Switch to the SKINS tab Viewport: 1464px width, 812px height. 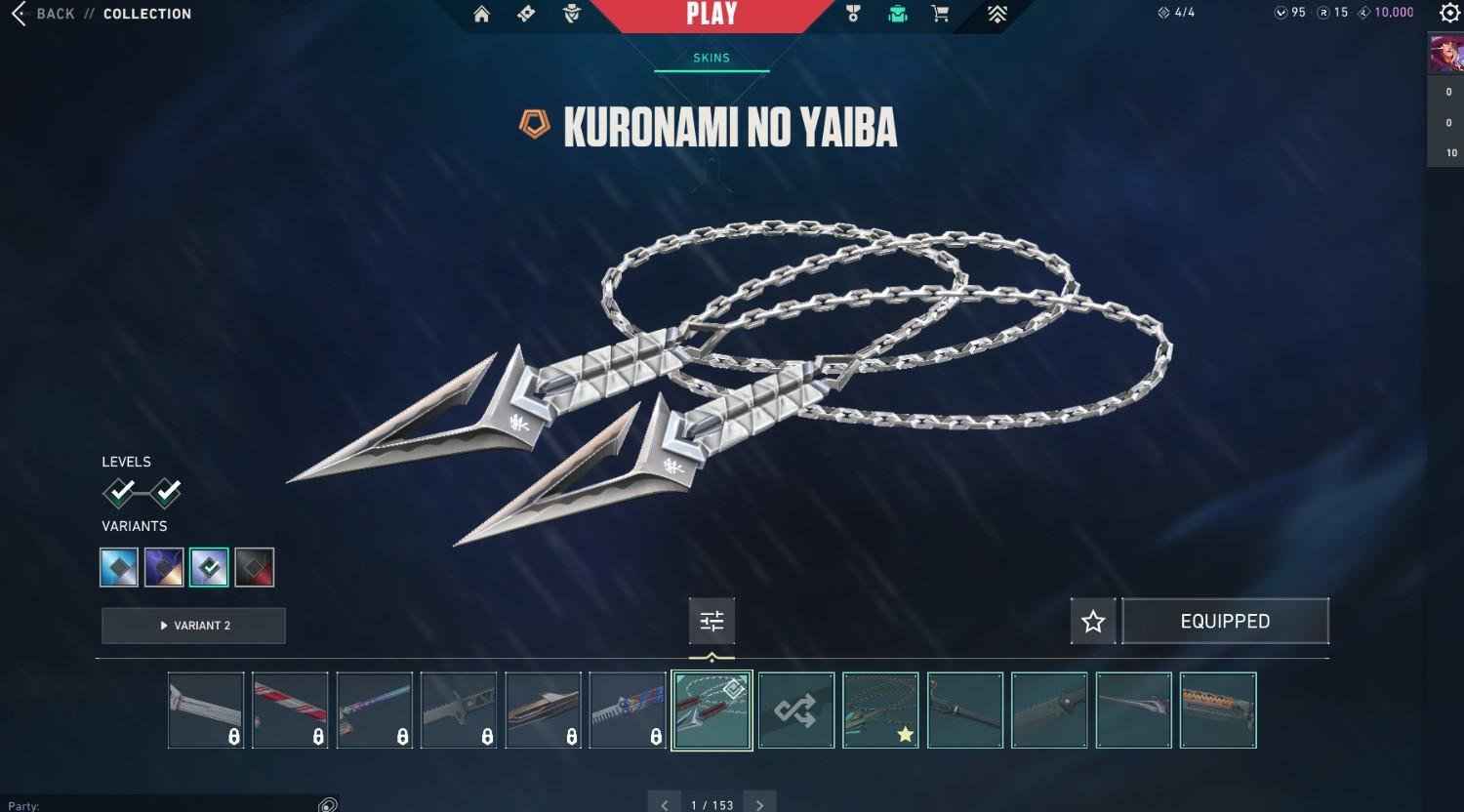(x=711, y=58)
